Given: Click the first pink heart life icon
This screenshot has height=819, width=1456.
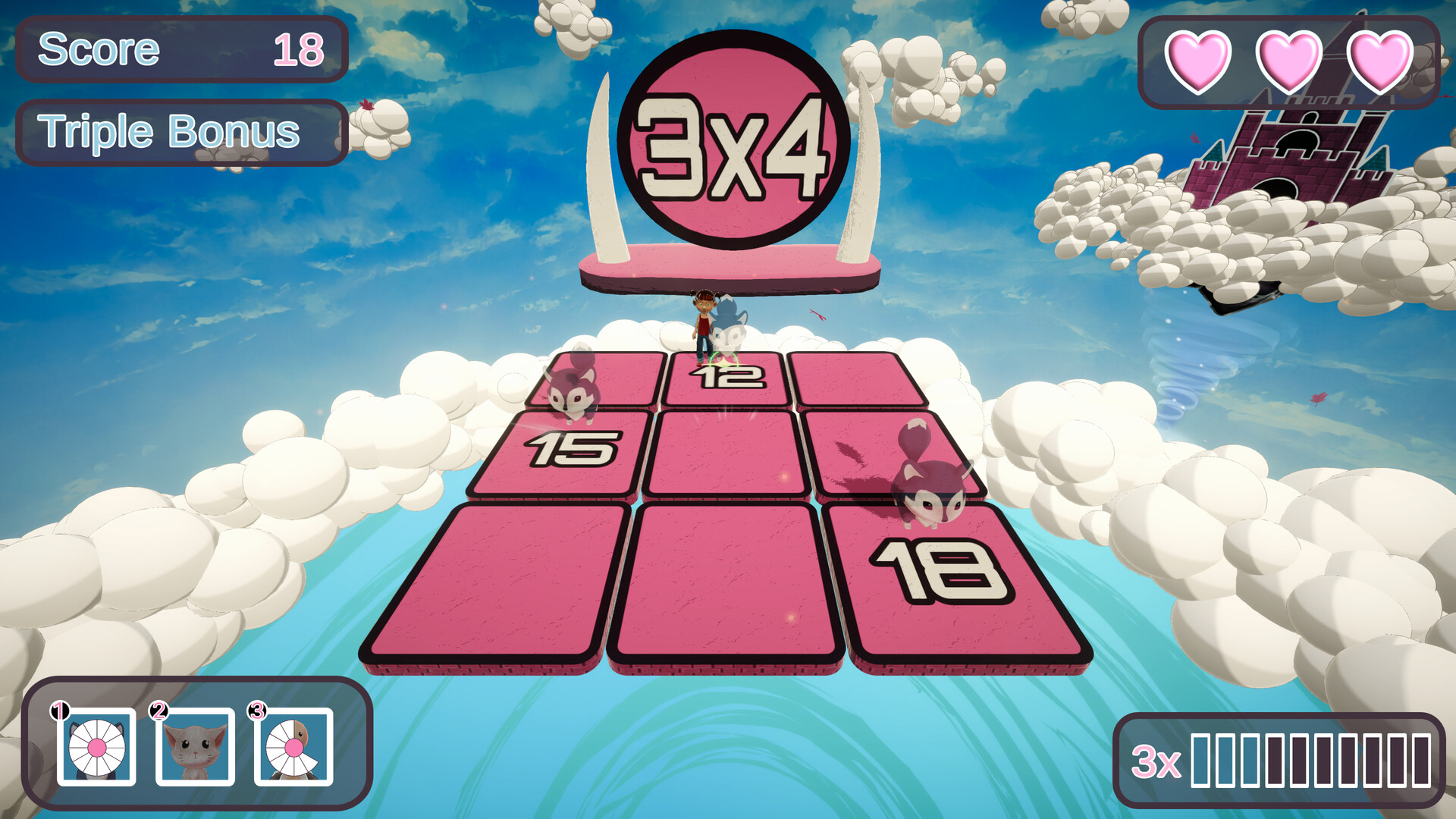Looking at the screenshot, I should (1200, 62).
